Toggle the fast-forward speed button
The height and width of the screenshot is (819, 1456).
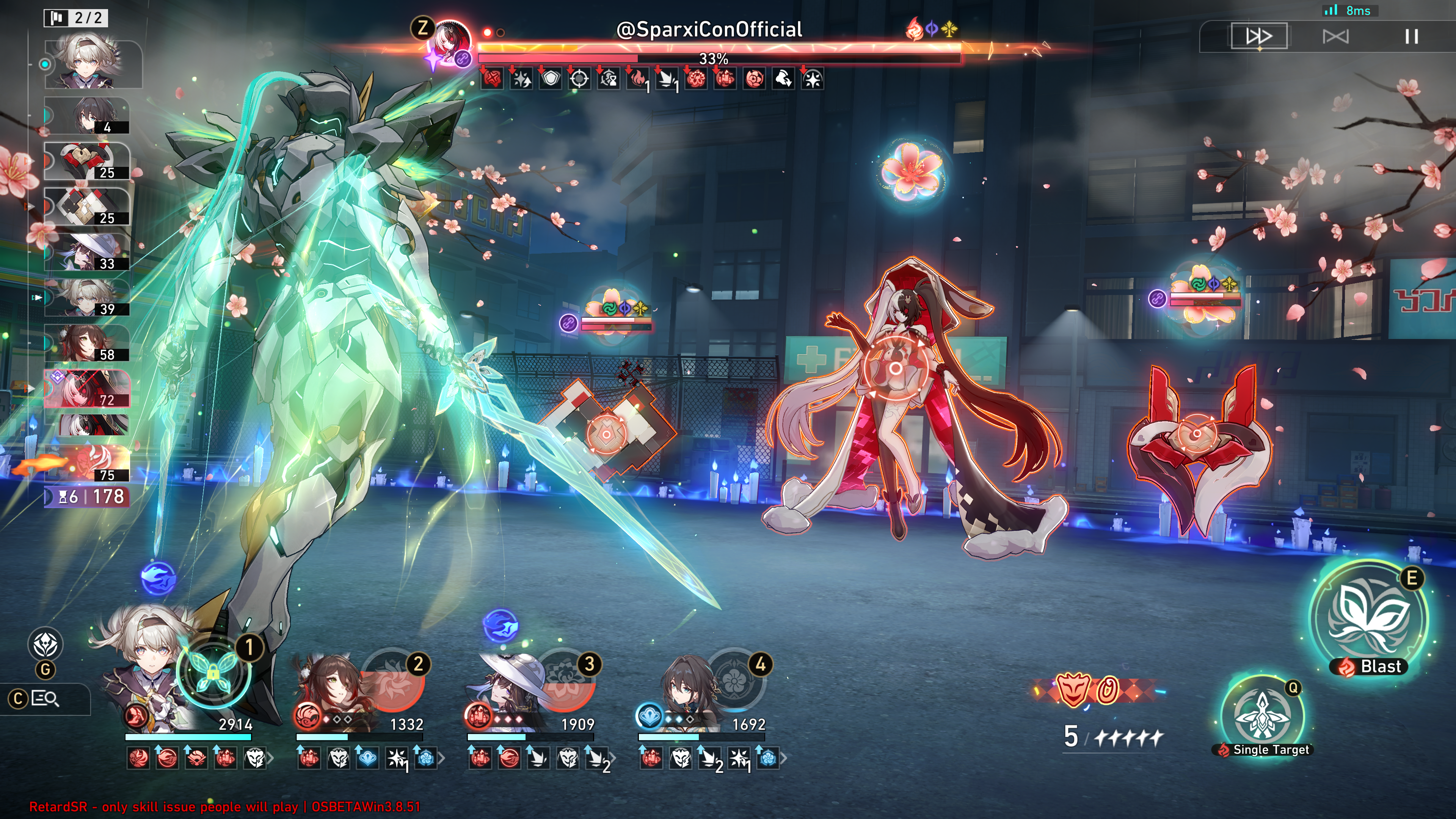click(x=1259, y=37)
